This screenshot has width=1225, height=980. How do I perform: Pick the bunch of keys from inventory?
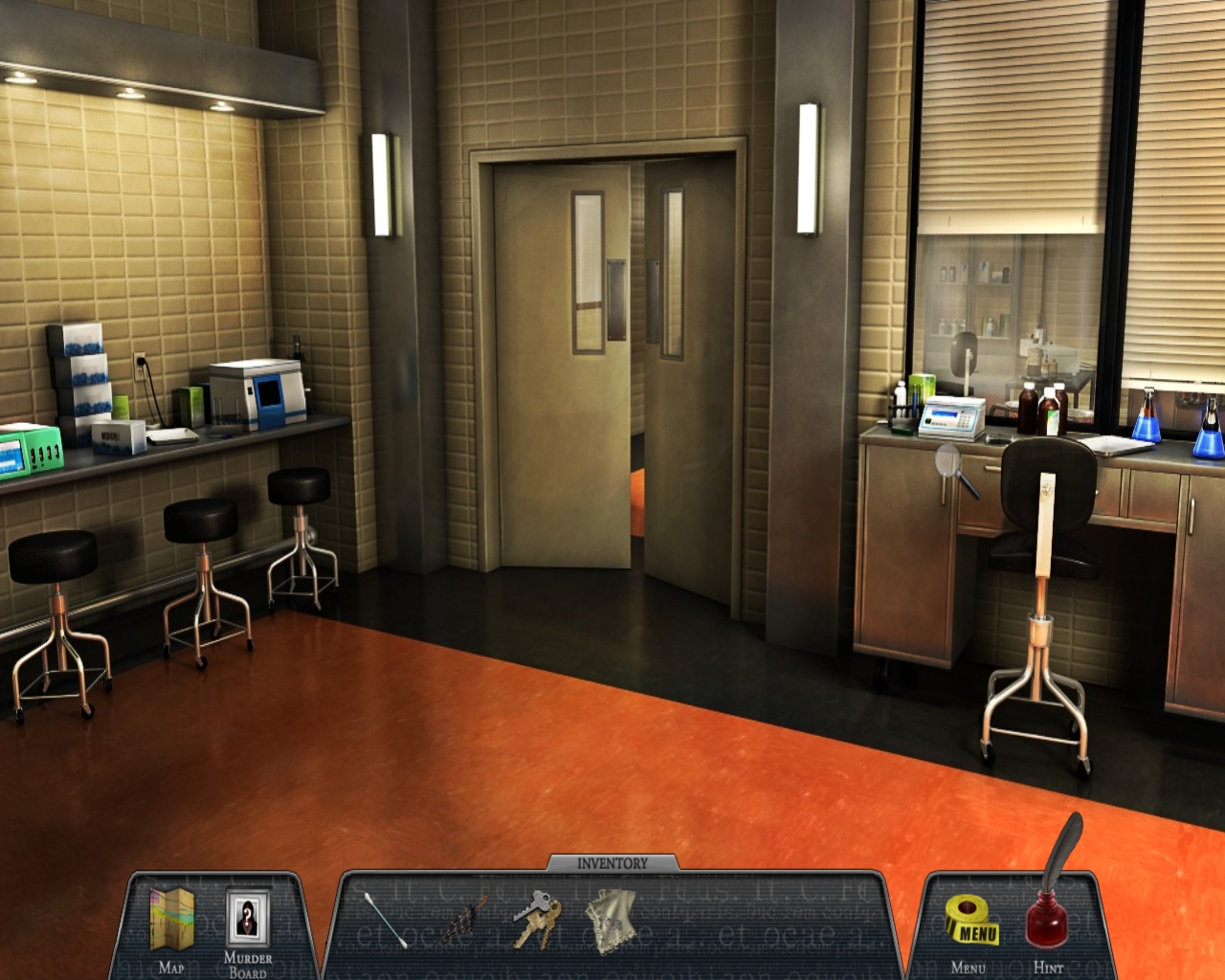point(531,919)
